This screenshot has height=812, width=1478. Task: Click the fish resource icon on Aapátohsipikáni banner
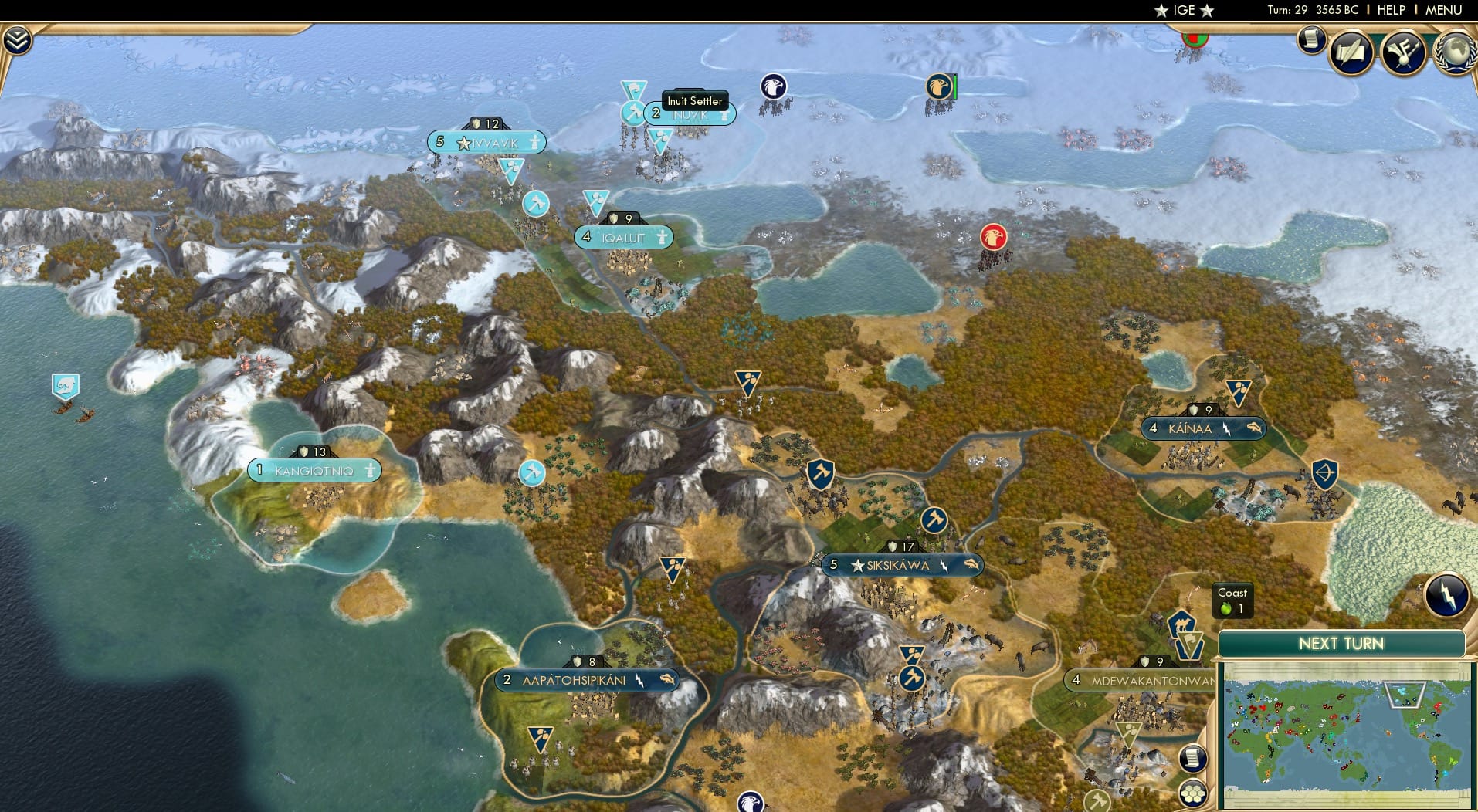(667, 681)
